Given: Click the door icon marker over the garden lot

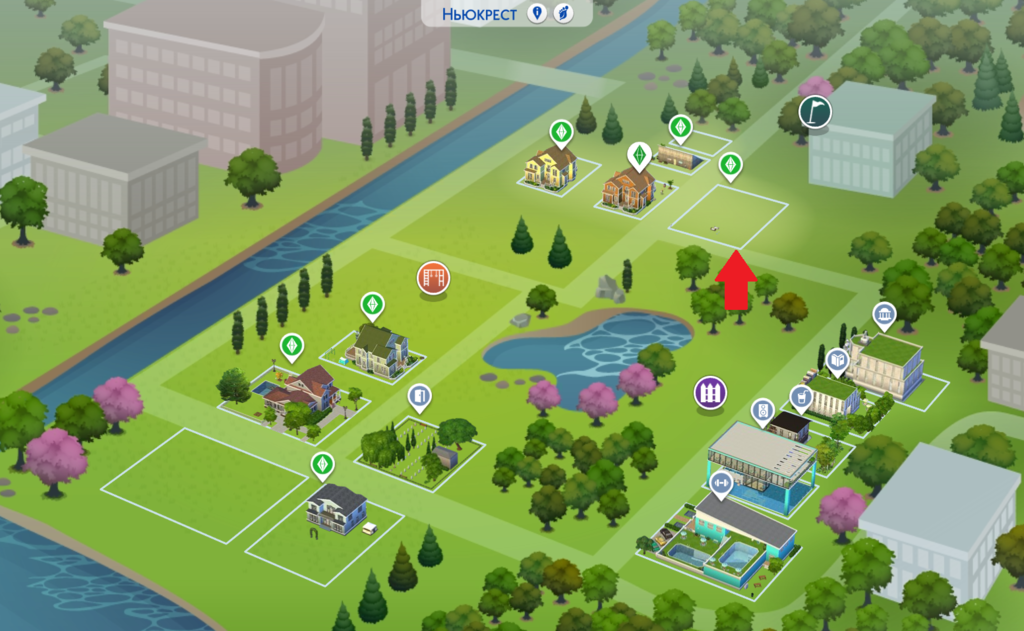Looking at the screenshot, I should [x=420, y=397].
